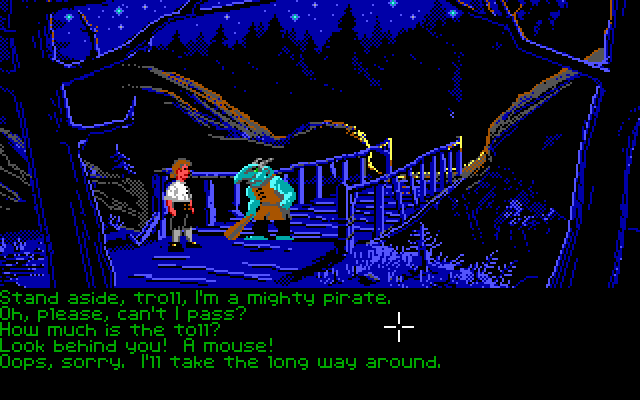Viewport: 640px width, 400px height.
Task: Choose "Stand aside, troll, I'm a mighty pirate."
Action: pos(195,298)
